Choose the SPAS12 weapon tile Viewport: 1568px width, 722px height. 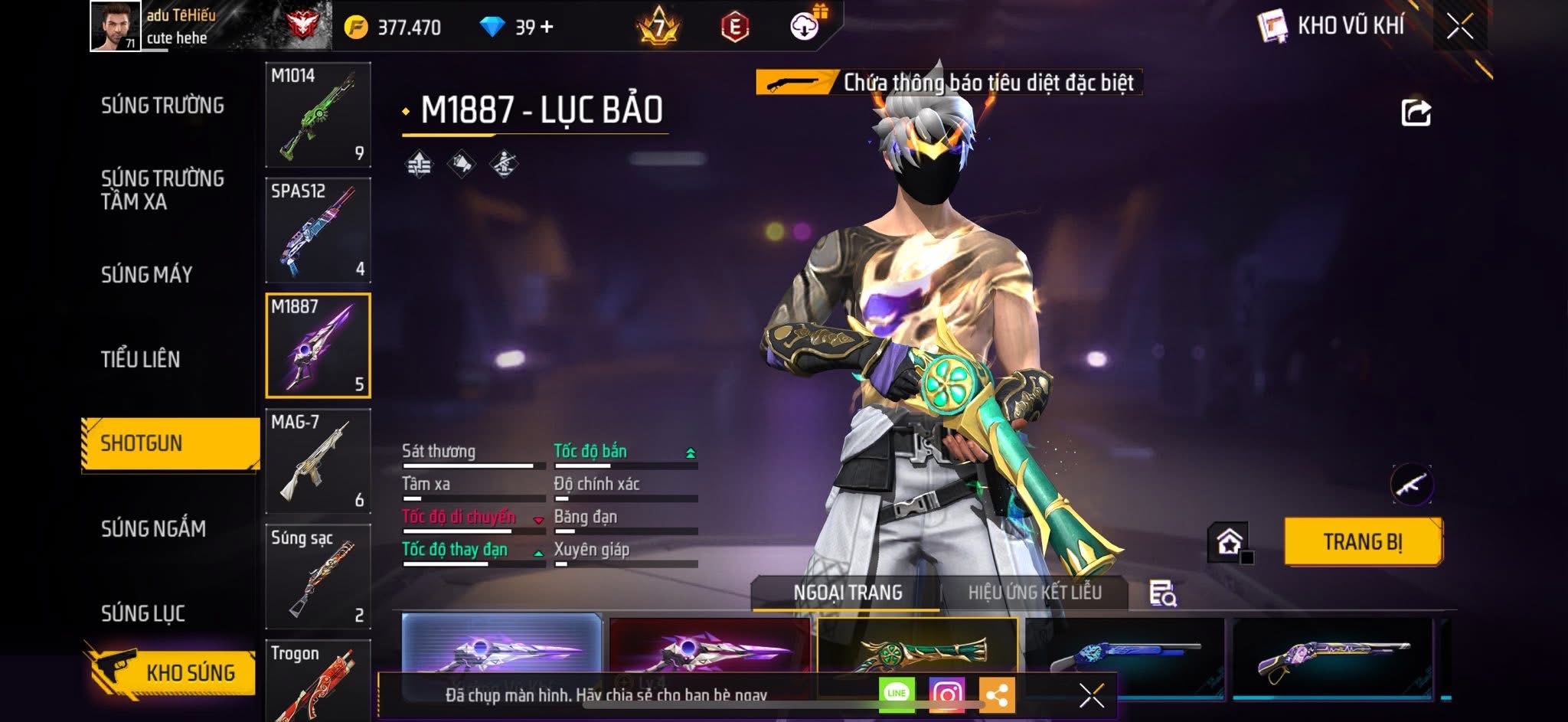(318, 230)
